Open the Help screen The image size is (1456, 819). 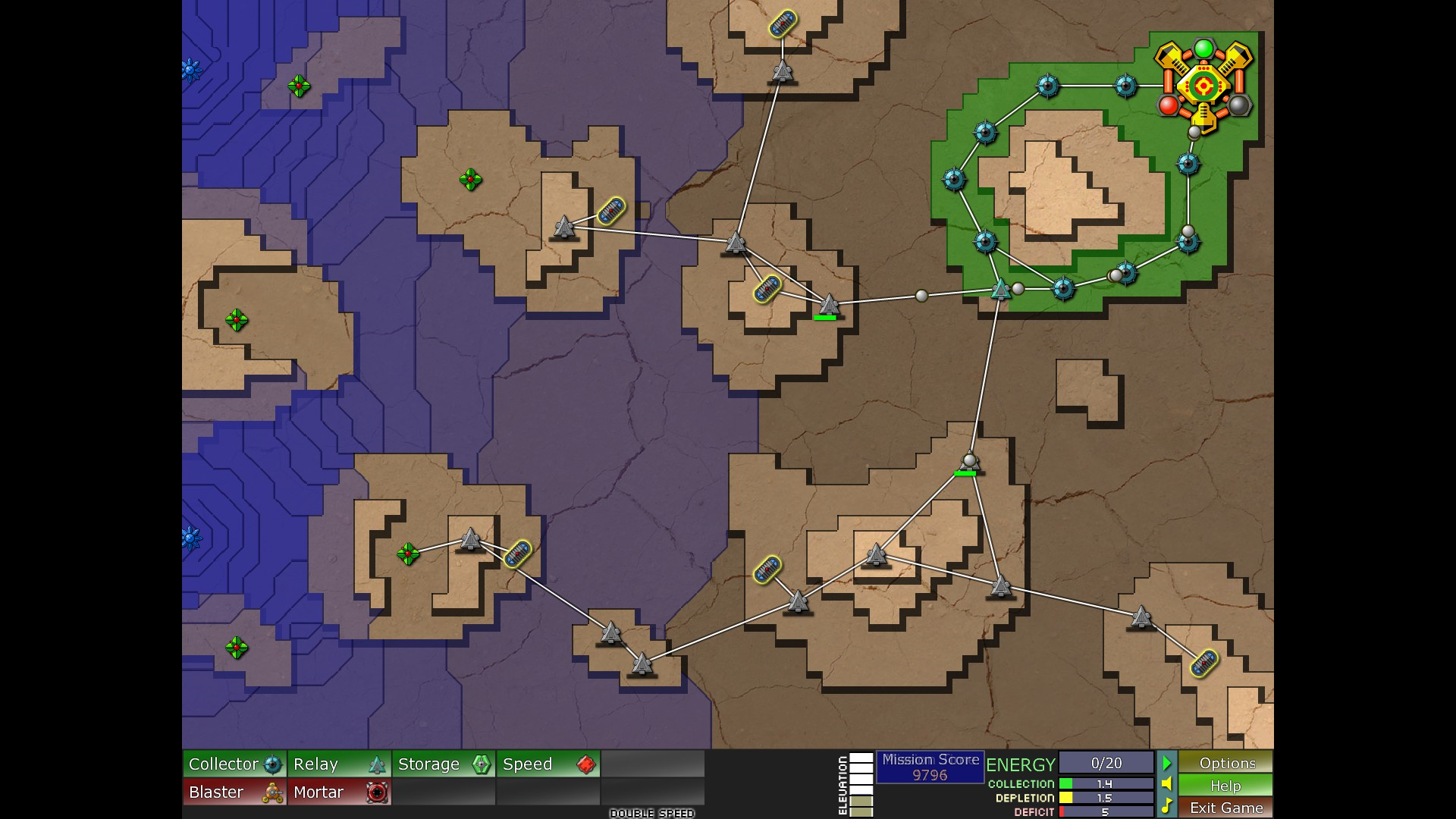[x=1226, y=786]
